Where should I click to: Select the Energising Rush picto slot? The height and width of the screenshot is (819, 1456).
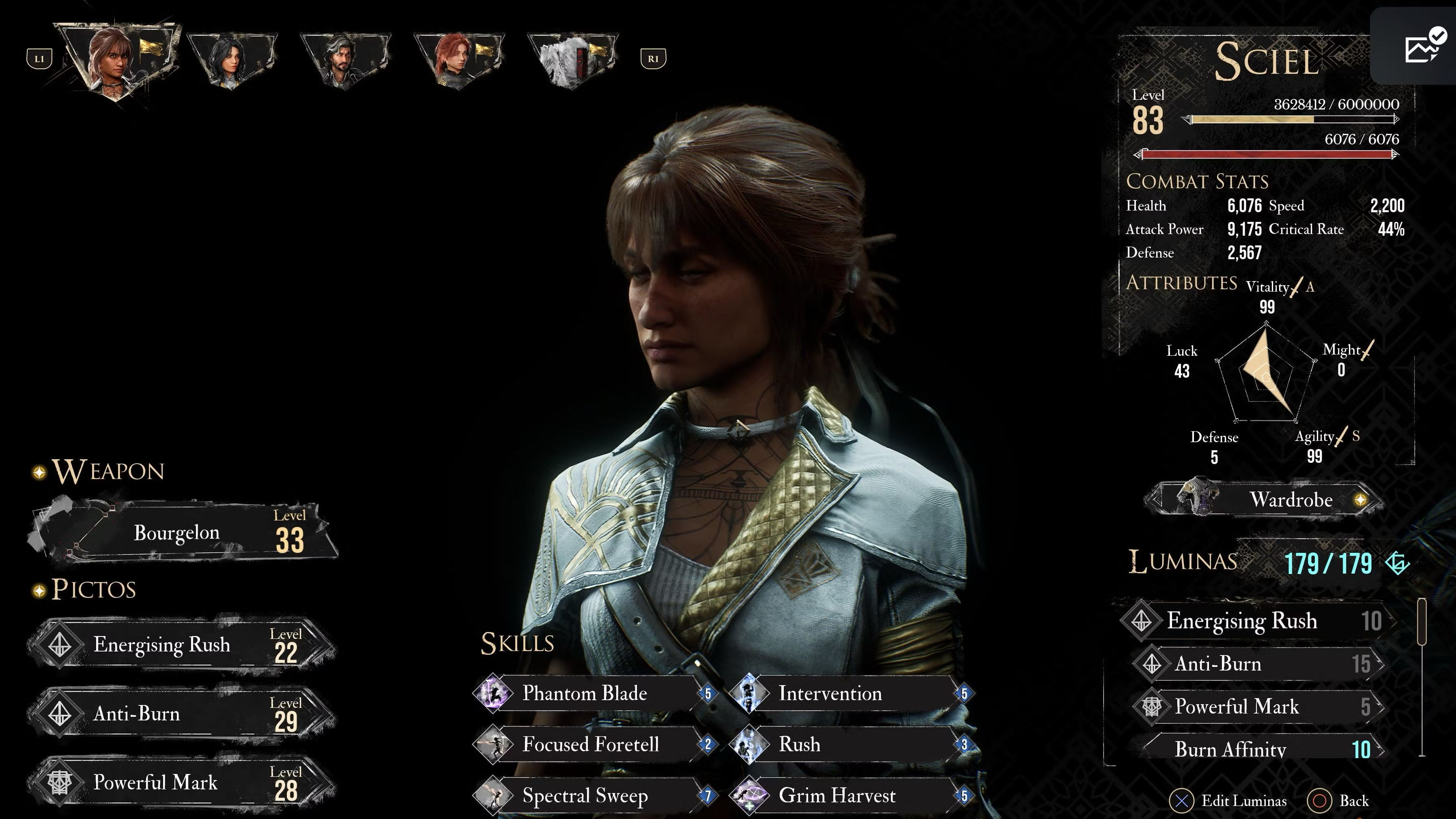(x=181, y=644)
